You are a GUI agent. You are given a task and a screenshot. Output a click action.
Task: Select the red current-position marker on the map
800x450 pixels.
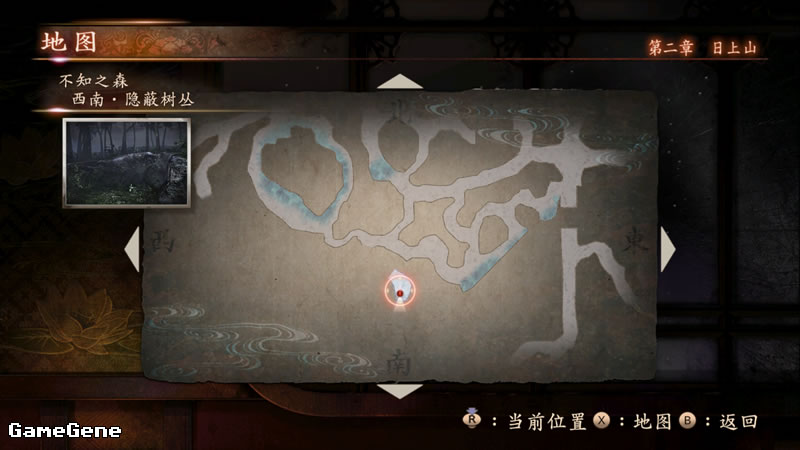tap(400, 291)
